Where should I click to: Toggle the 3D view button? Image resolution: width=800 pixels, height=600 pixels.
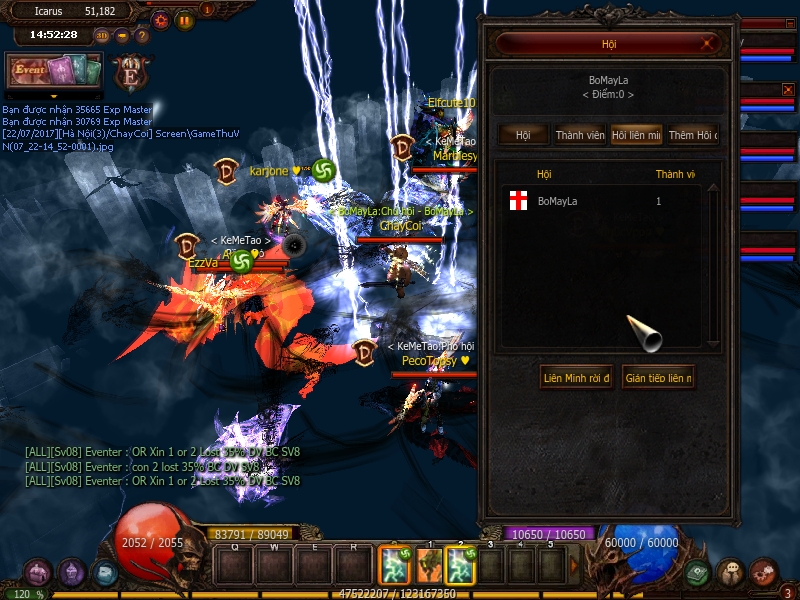[x=102, y=36]
